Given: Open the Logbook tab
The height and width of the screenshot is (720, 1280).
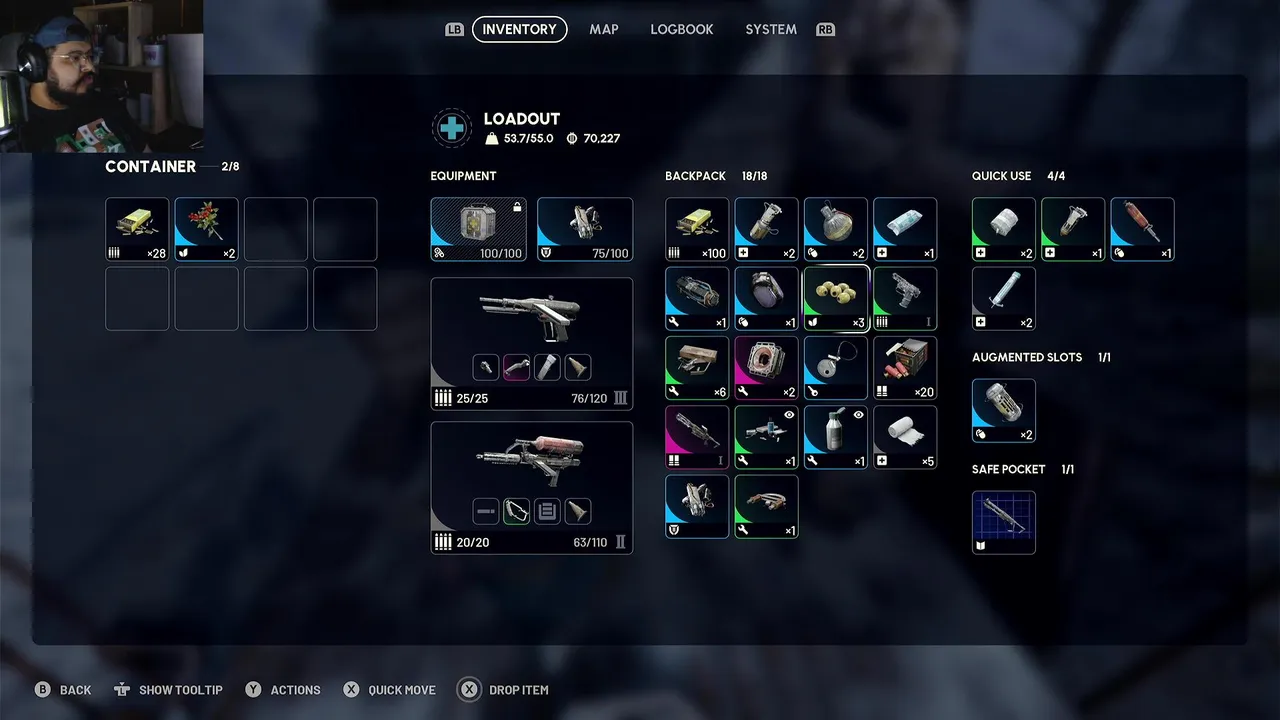Looking at the screenshot, I should click(x=681, y=29).
